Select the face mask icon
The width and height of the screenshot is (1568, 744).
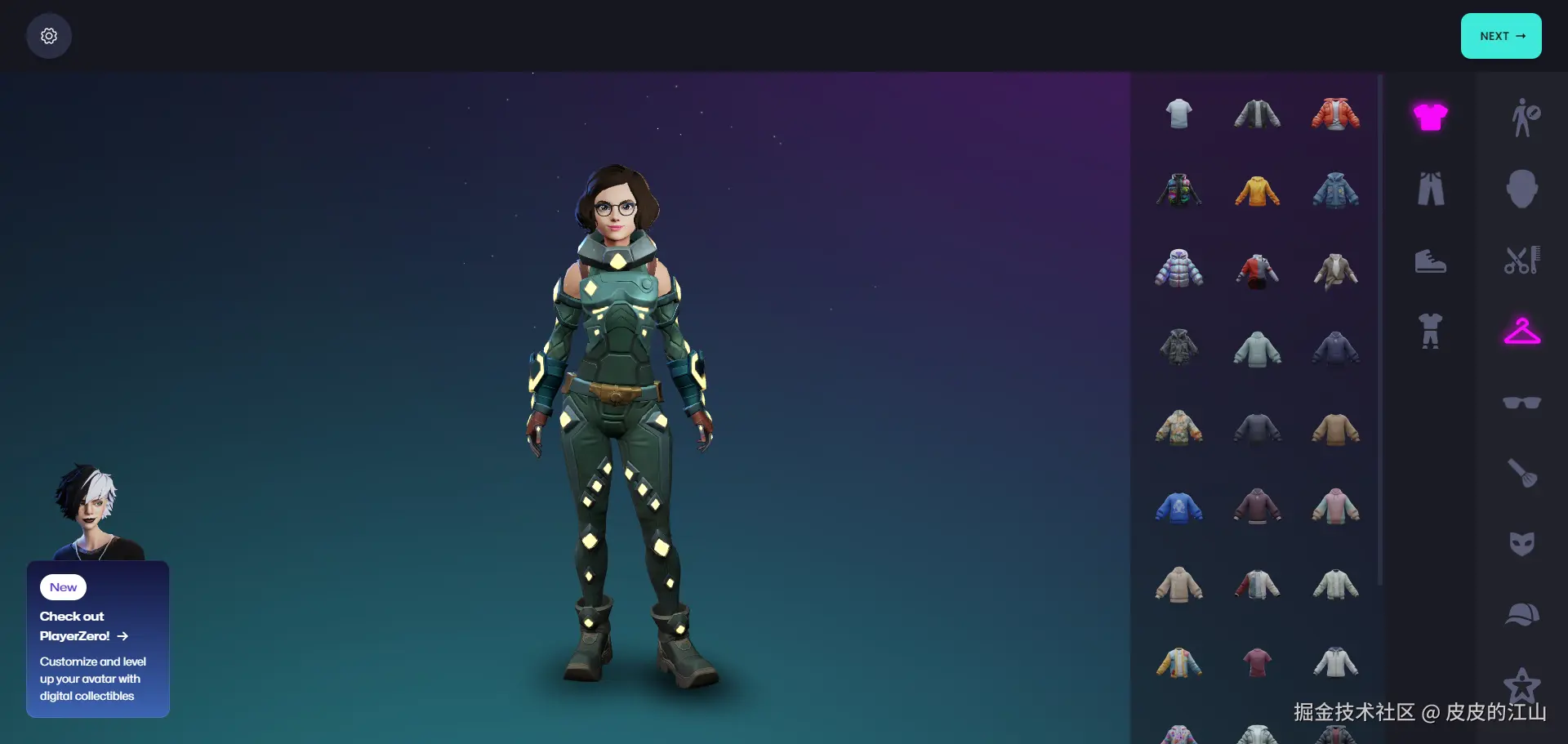click(1521, 543)
